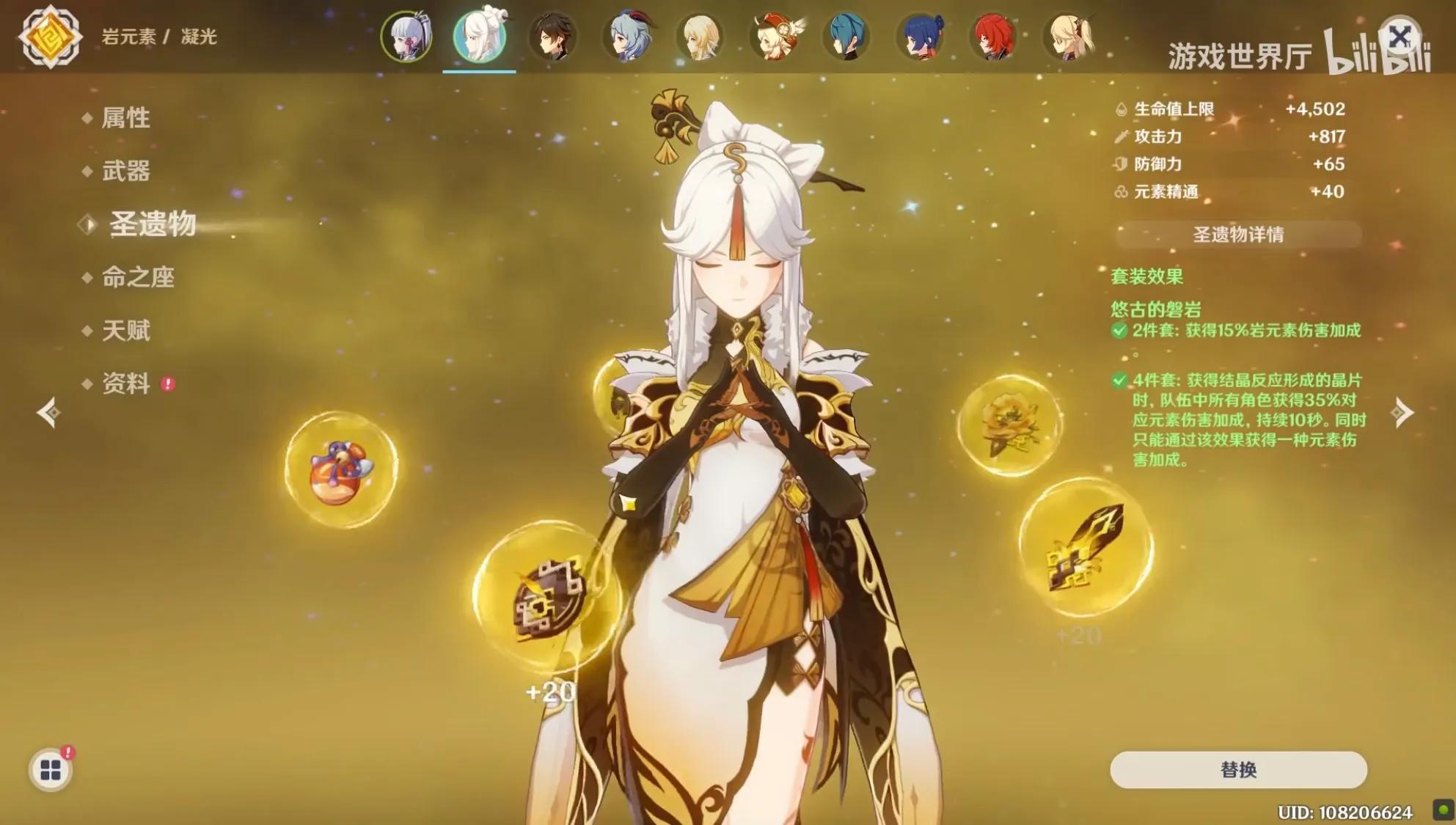The image size is (1456, 825).
Task: Show the next character with the right arrow
Action: (x=1402, y=412)
